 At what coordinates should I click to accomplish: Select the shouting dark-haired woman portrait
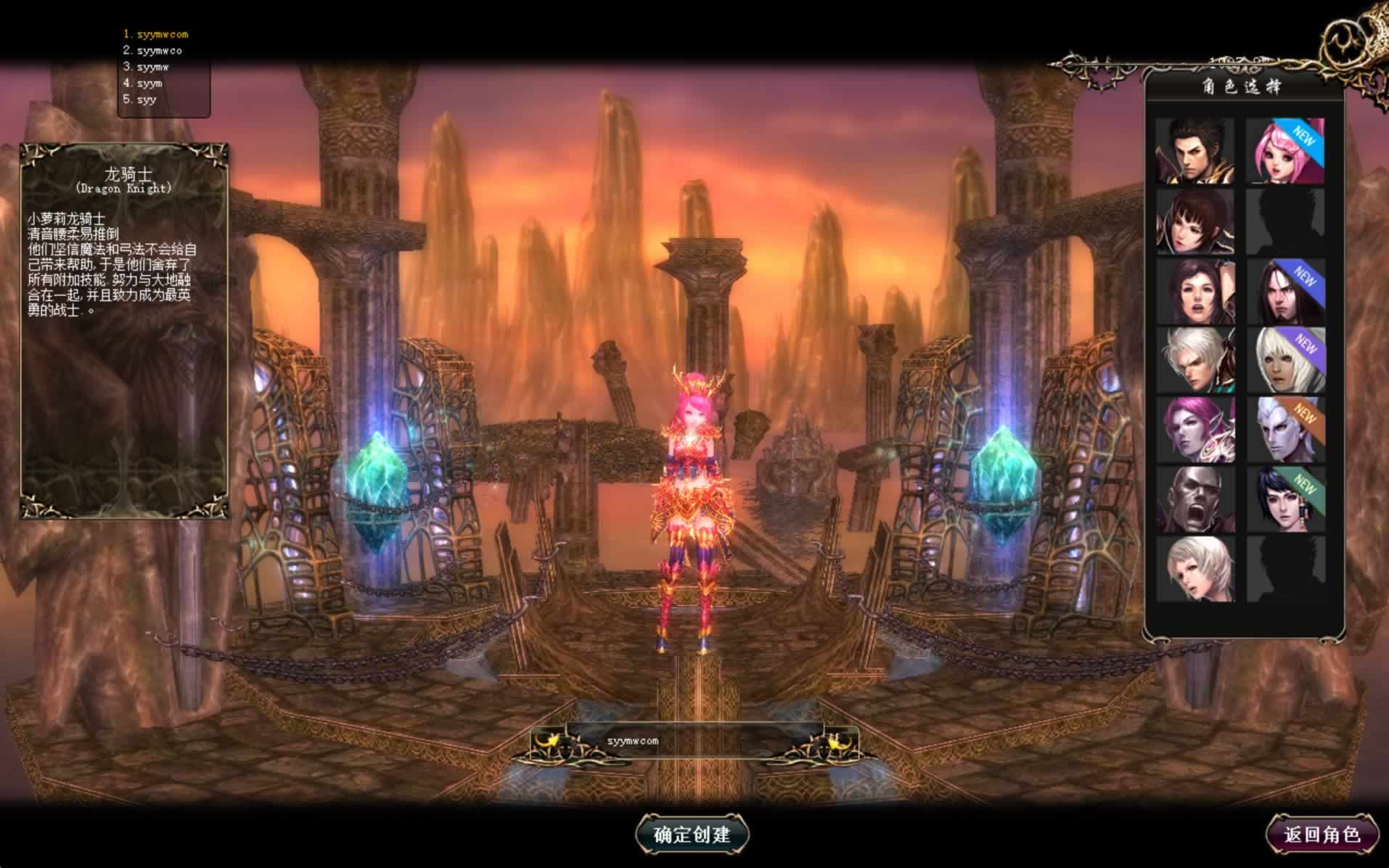pos(1195,292)
